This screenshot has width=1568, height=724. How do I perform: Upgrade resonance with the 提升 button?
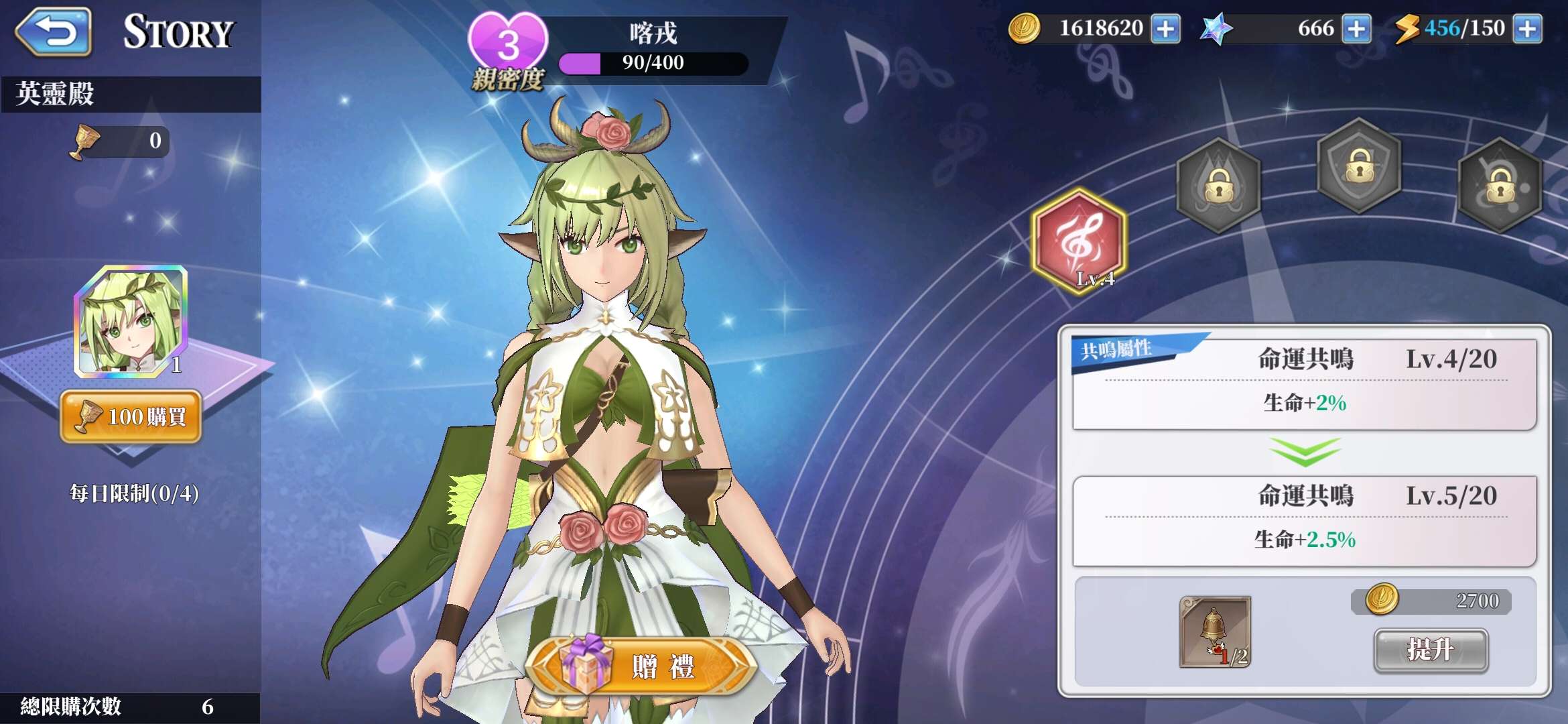coord(1431,650)
